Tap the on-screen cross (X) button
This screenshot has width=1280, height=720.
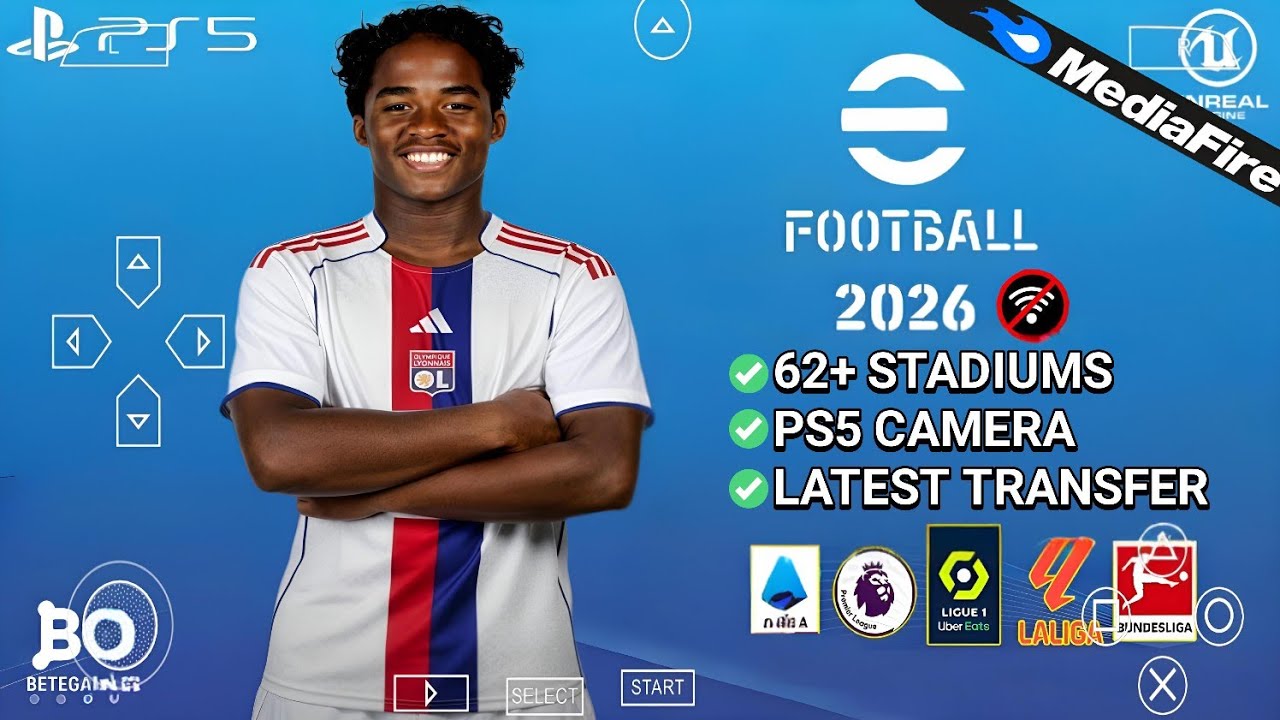[1162, 686]
